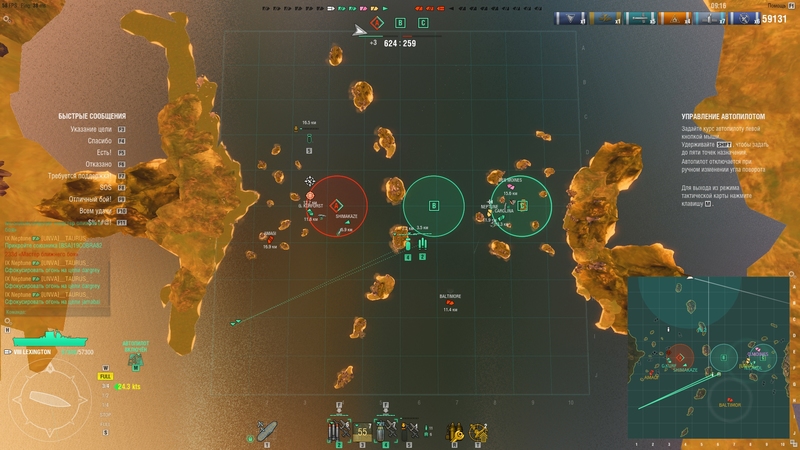Send the SOS quick message

[106, 187]
